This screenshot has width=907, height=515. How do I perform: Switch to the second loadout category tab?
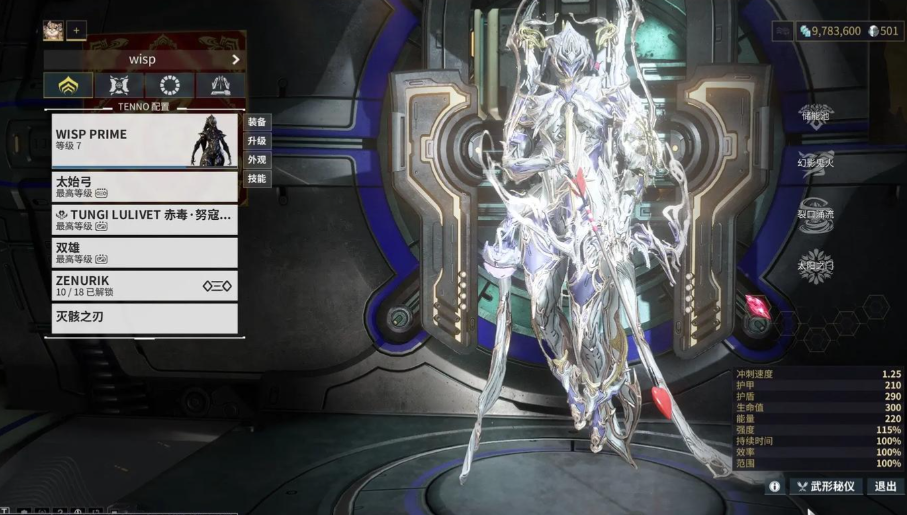(119, 86)
